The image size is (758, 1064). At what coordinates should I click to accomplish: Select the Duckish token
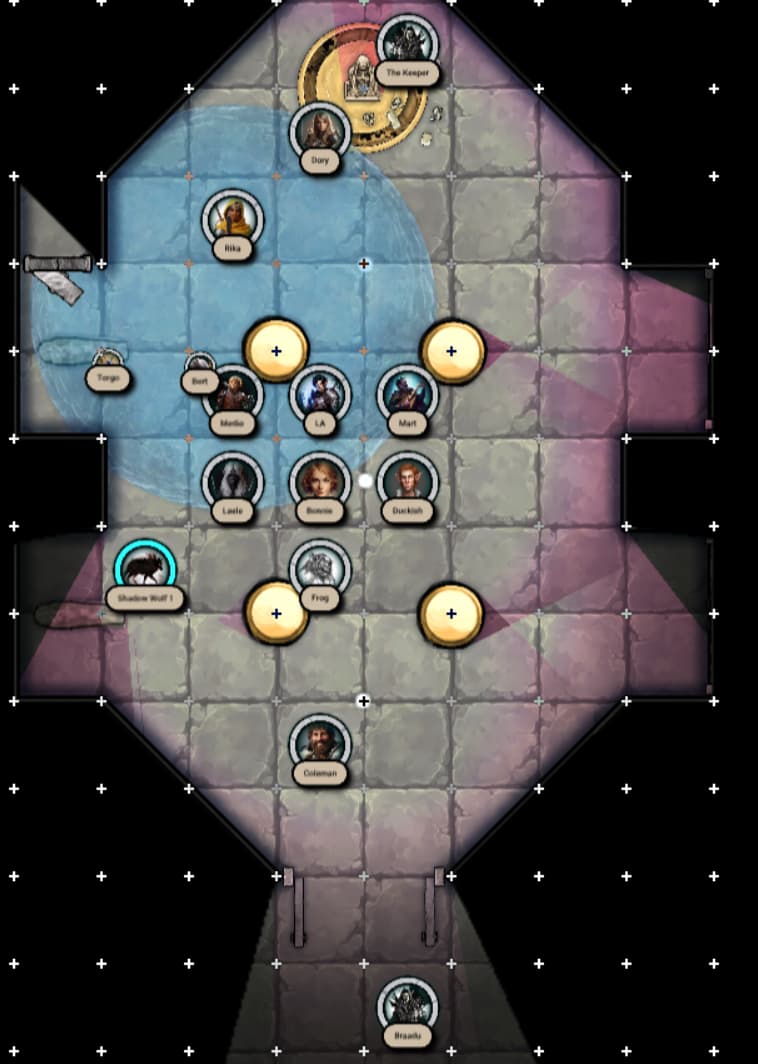point(407,481)
